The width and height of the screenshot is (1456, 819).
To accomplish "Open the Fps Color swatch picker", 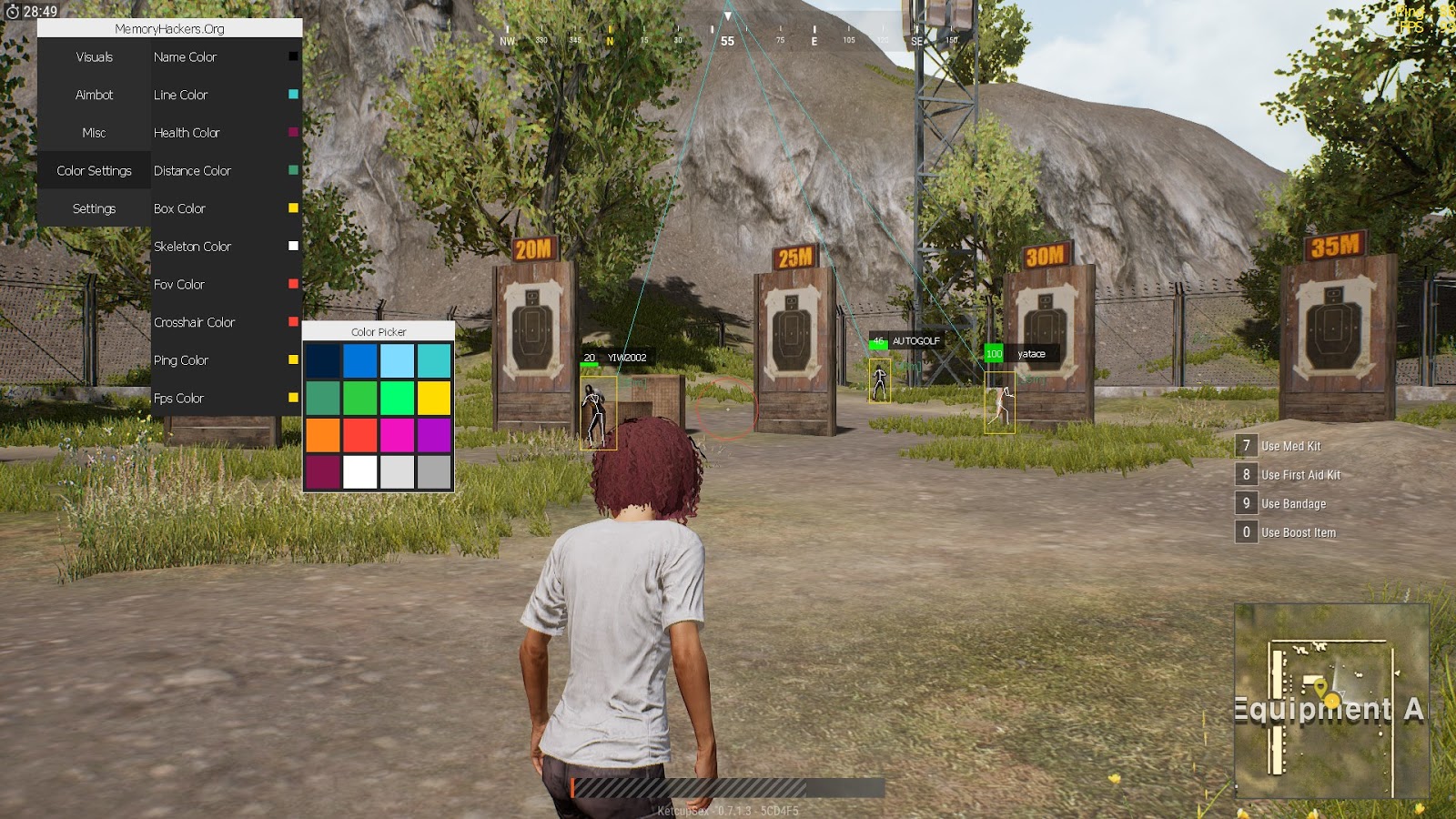I will [291, 398].
